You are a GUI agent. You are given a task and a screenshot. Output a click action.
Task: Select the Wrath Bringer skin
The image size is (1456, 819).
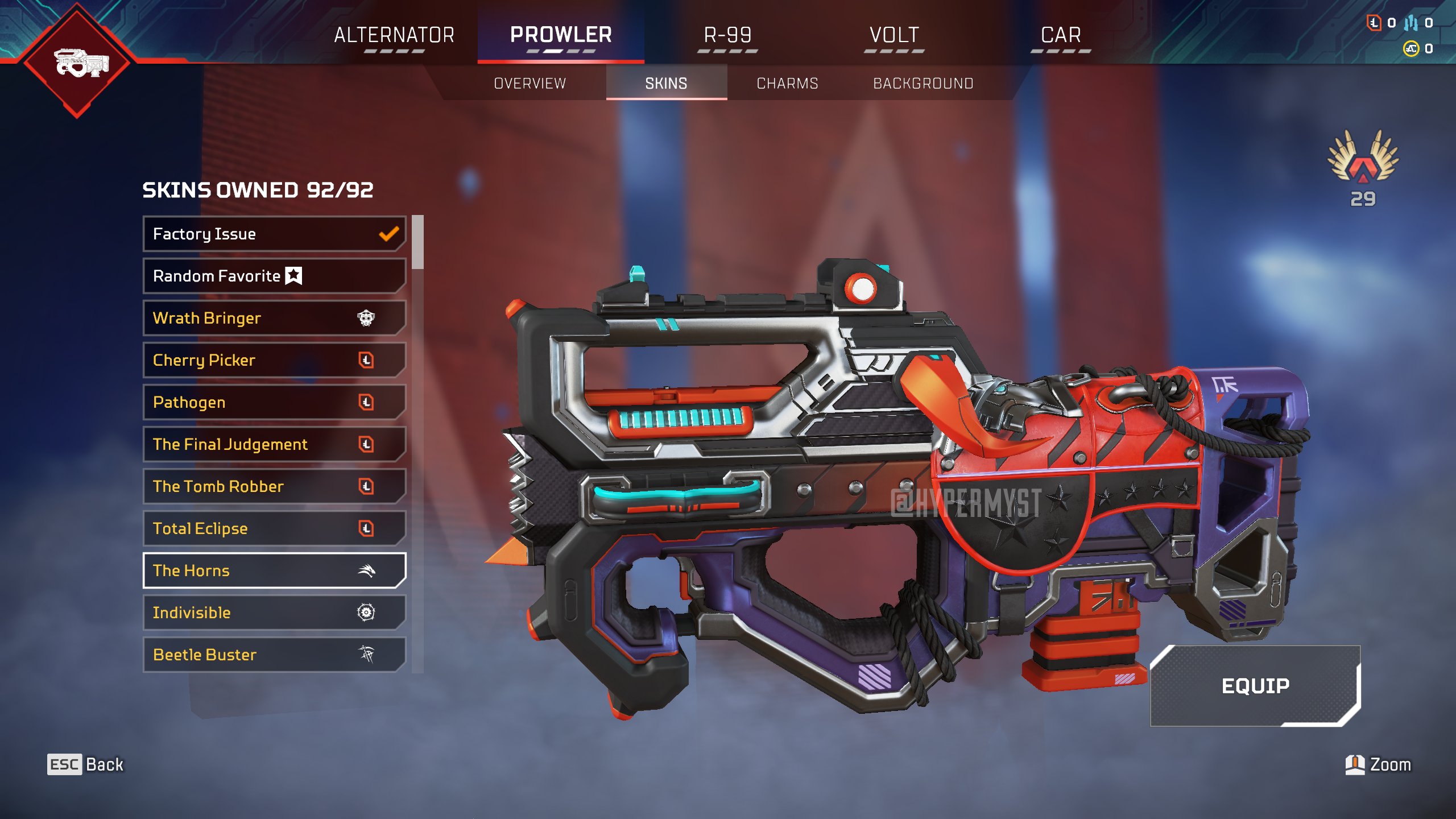[x=274, y=318]
